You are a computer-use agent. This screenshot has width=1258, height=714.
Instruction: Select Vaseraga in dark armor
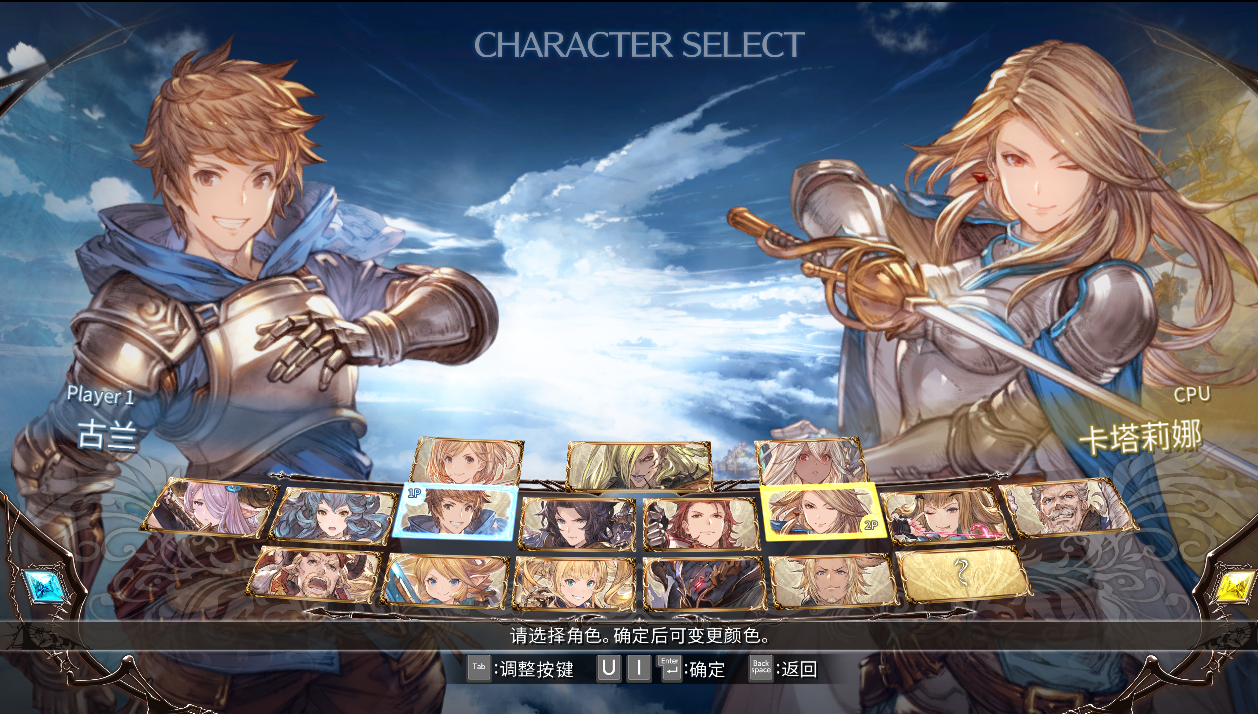703,583
